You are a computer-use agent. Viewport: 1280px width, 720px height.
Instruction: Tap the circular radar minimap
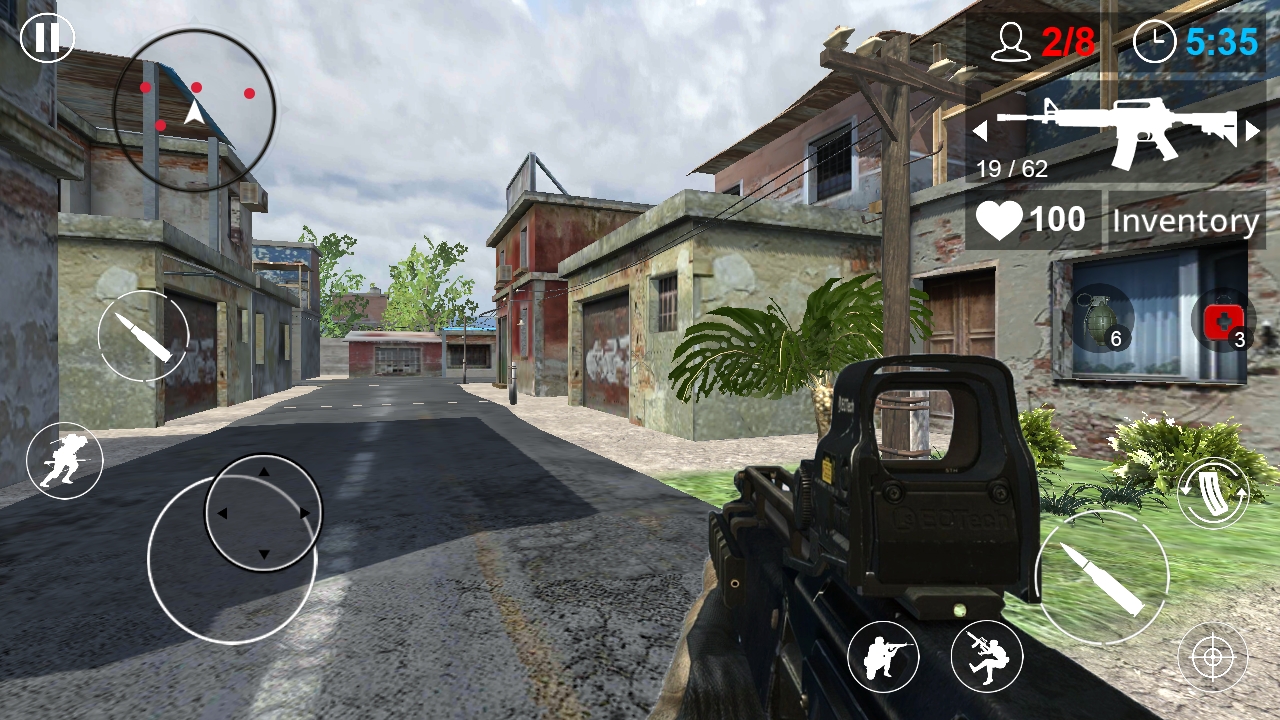point(194,109)
